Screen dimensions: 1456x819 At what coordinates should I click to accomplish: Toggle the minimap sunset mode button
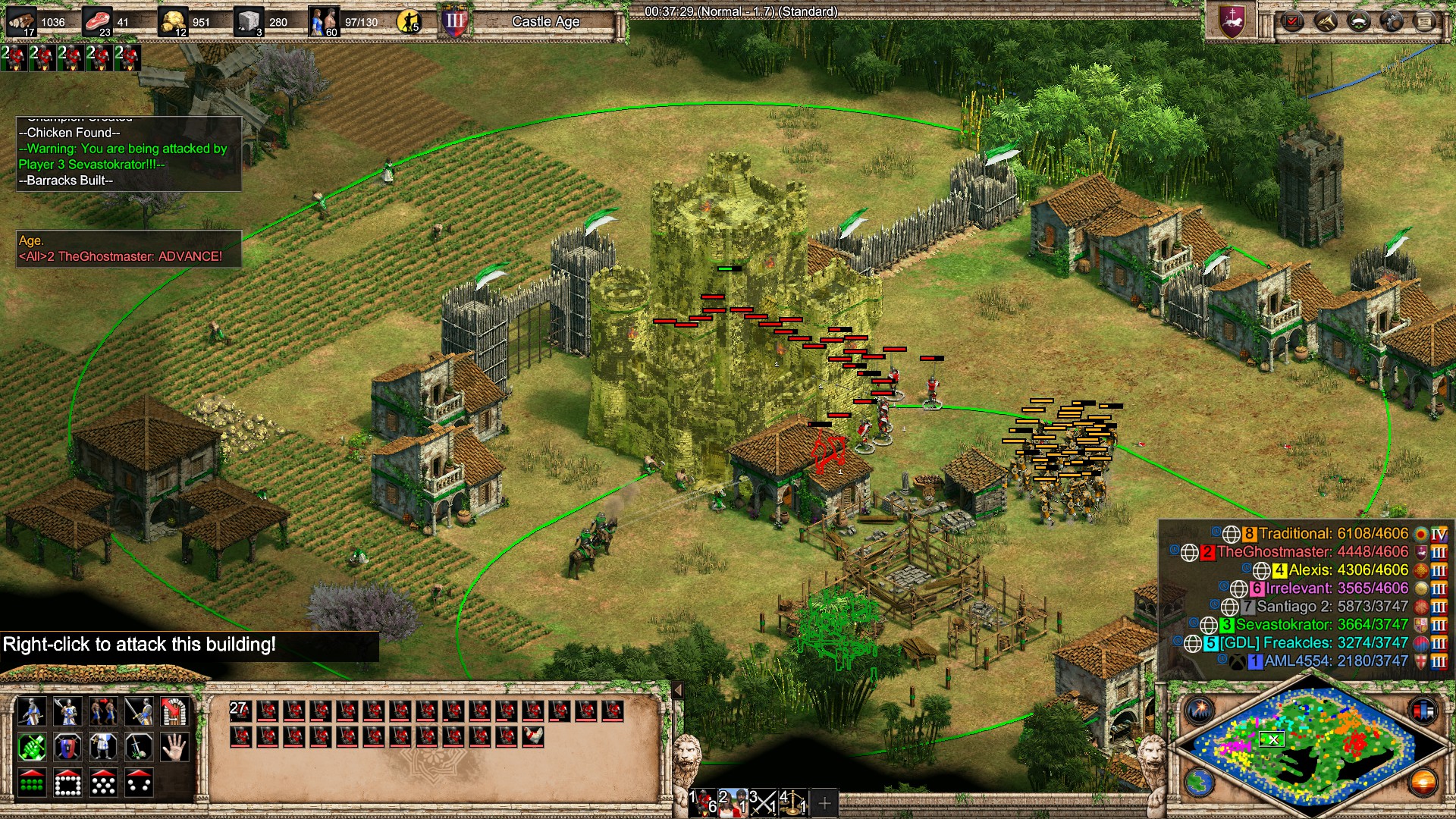coord(1423,783)
